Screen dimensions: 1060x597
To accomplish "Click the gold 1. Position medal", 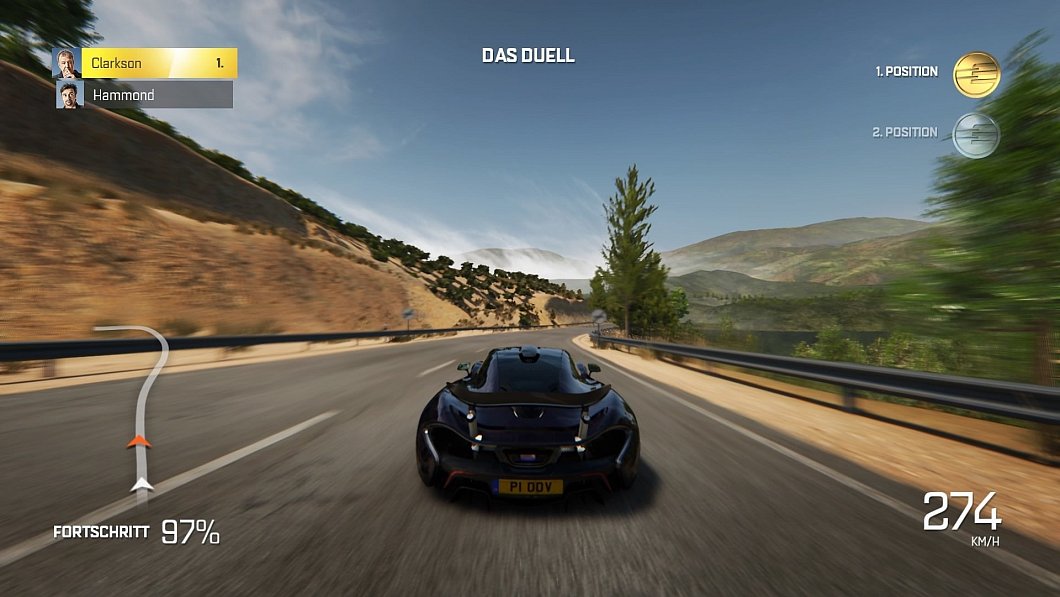I will point(976,74).
